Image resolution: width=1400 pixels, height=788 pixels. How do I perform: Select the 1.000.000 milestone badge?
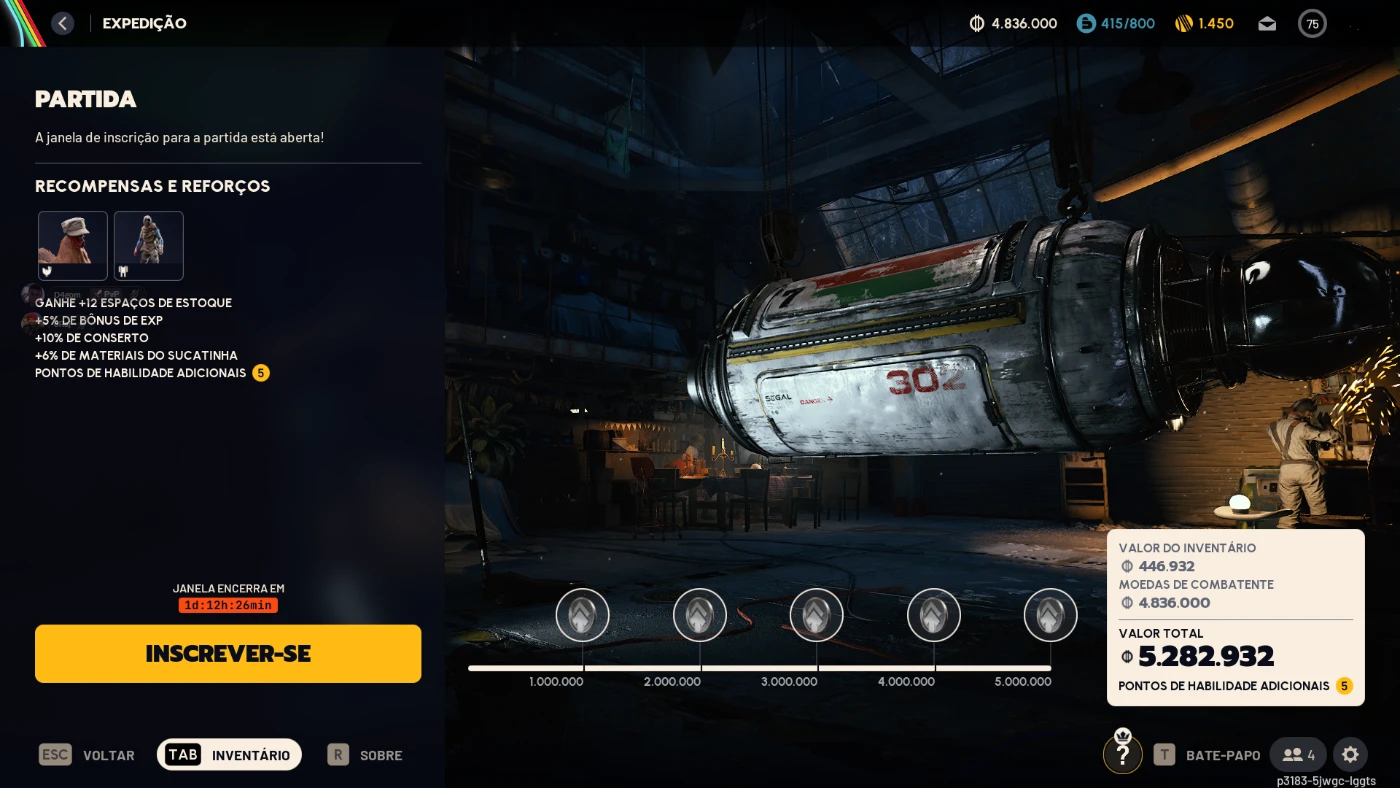click(583, 615)
